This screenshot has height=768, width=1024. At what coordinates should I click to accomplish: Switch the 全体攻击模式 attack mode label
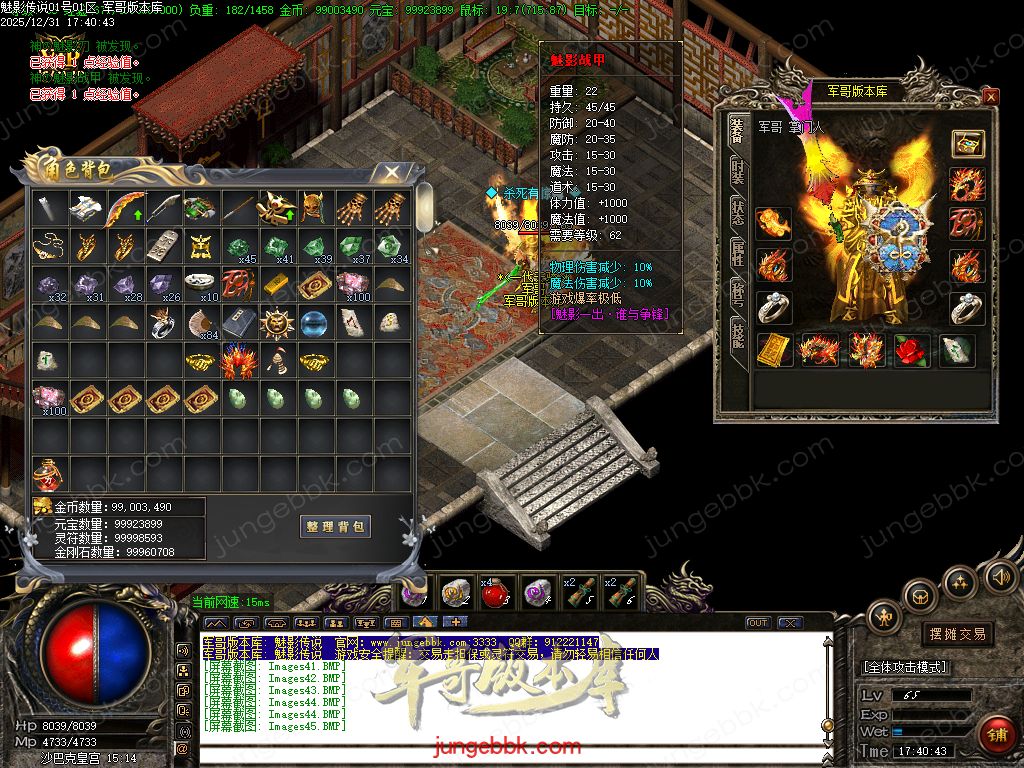click(x=905, y=667)
